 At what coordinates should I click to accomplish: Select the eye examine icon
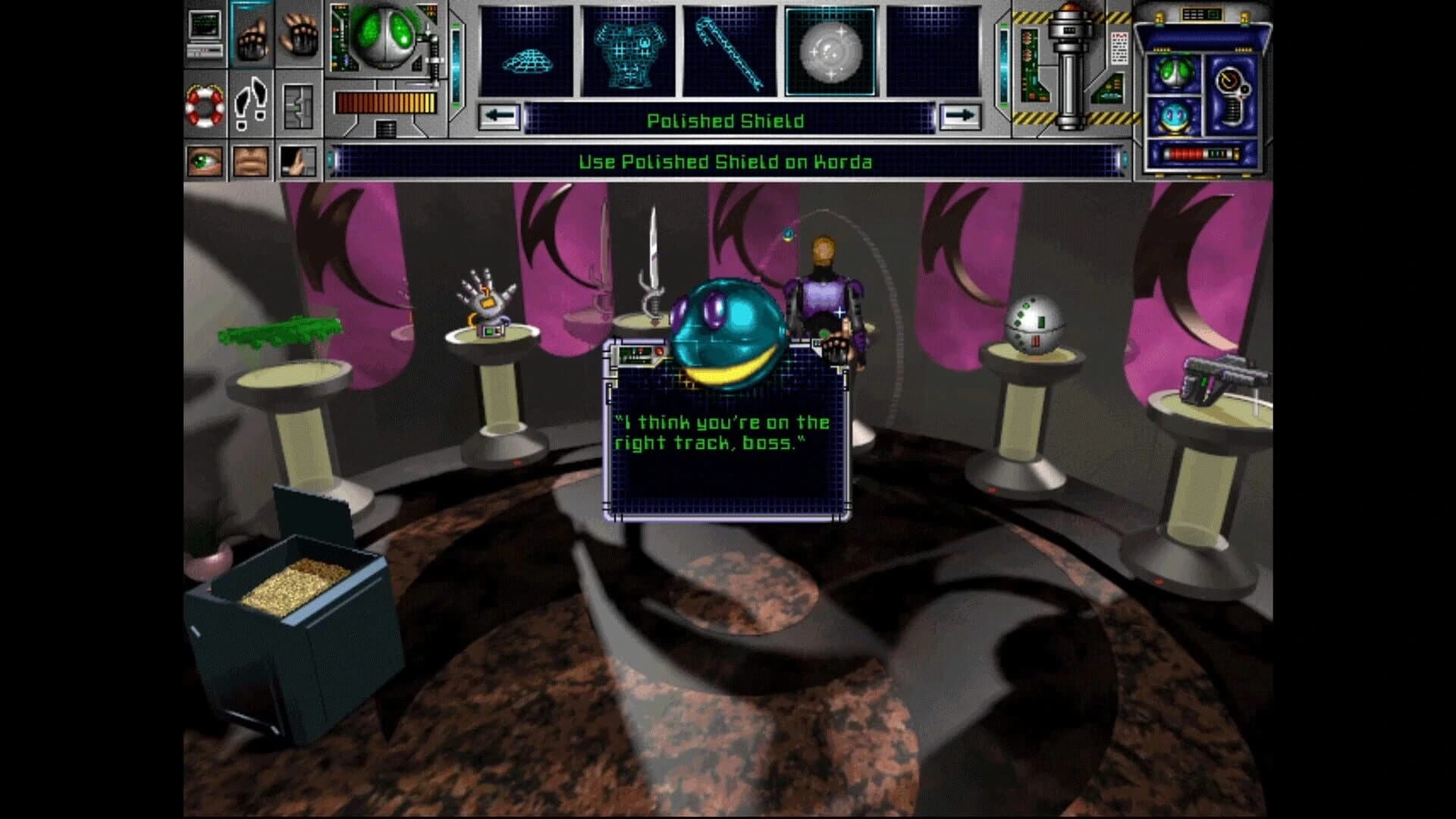(x=202, y=162)
